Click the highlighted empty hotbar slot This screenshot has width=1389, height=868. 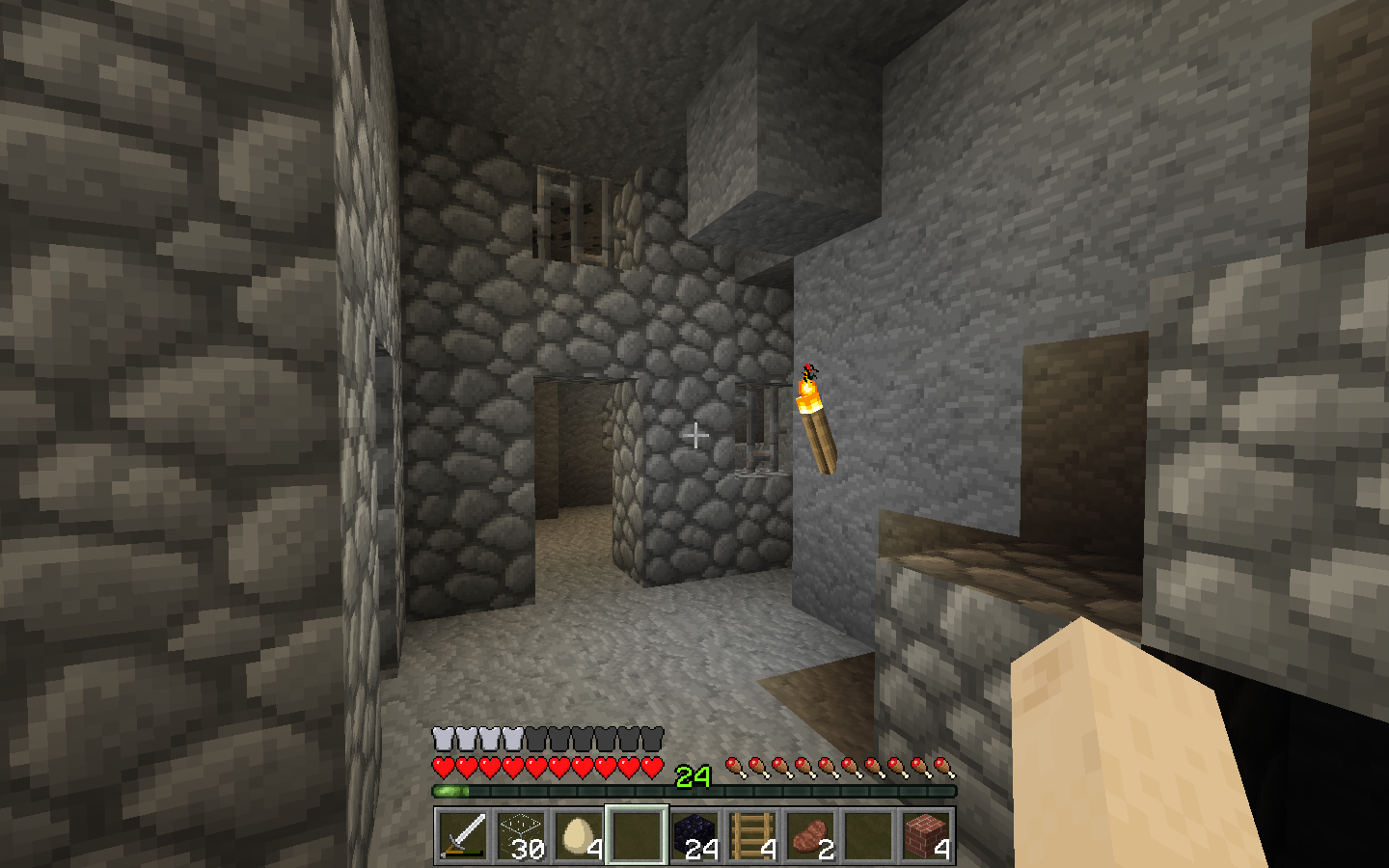[637, 834]
